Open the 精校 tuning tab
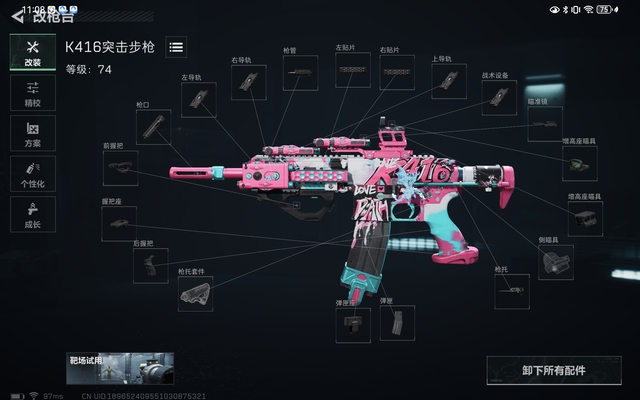640x400 pixels. pyautogui.click(x=32, y=93)
